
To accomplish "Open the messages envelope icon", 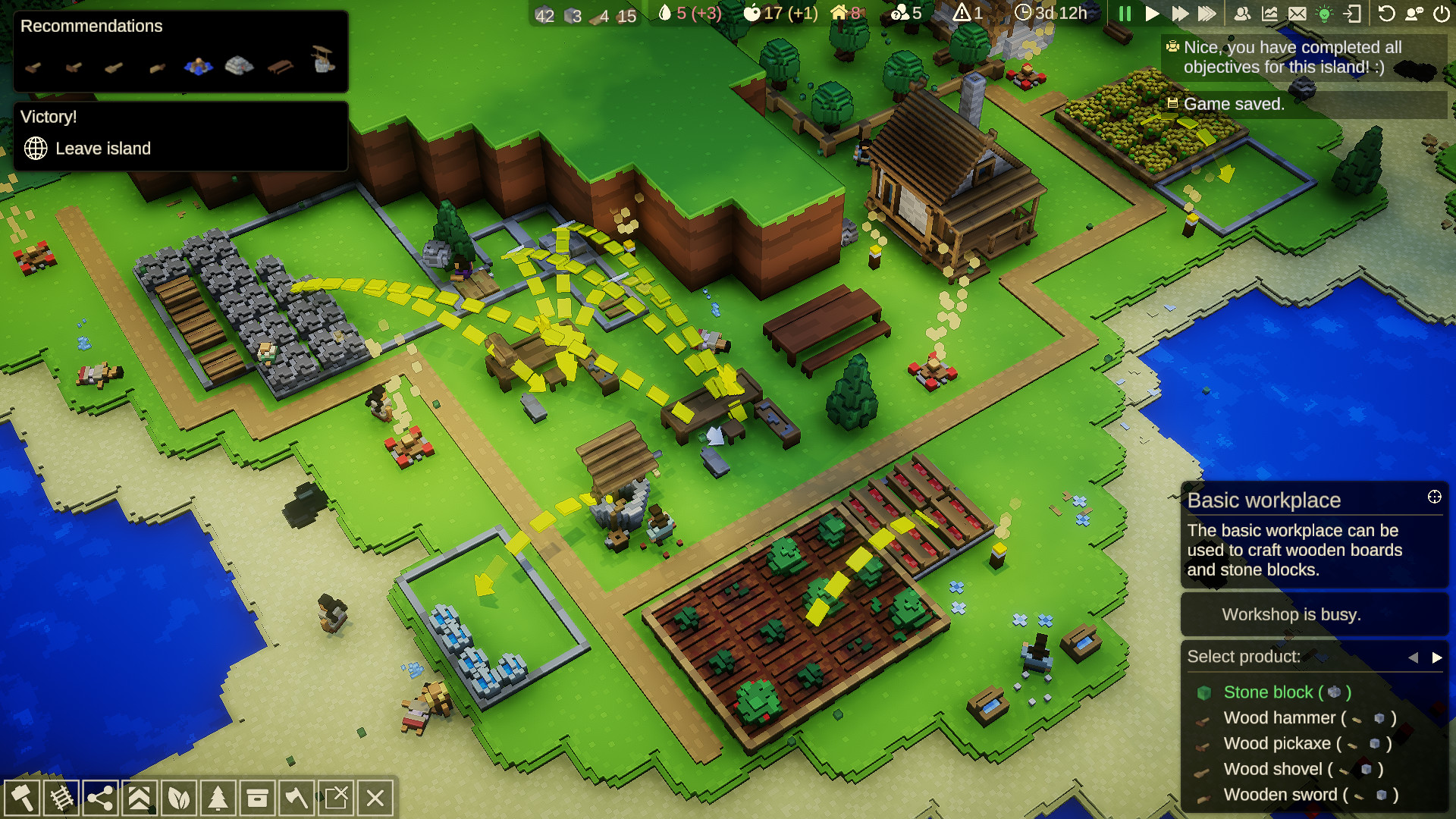I will click(x=1297, y=14).
